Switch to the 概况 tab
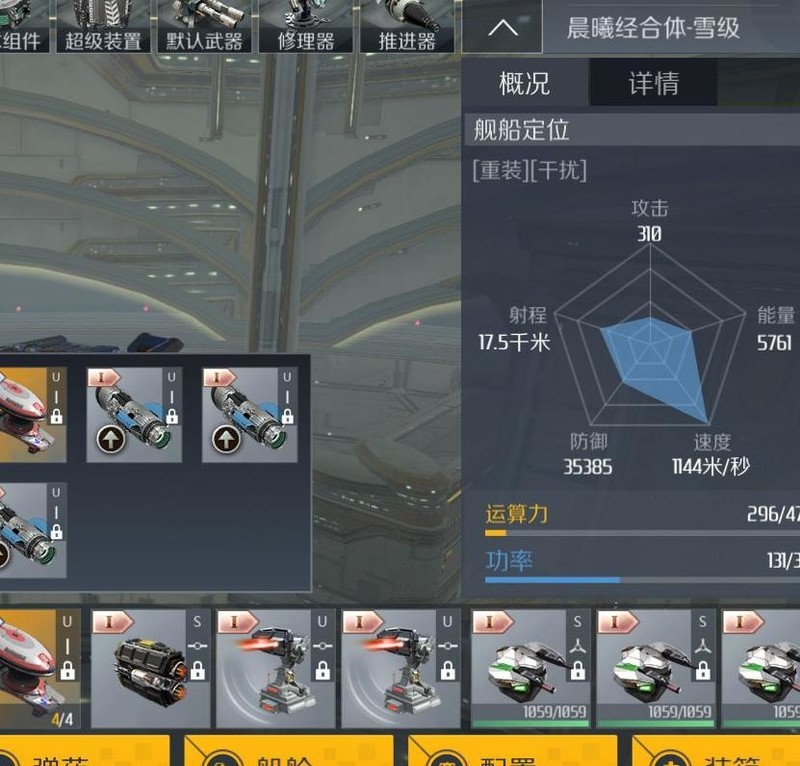Image resolution: width=800 pixels, height=766 pixels. (524, 83)
